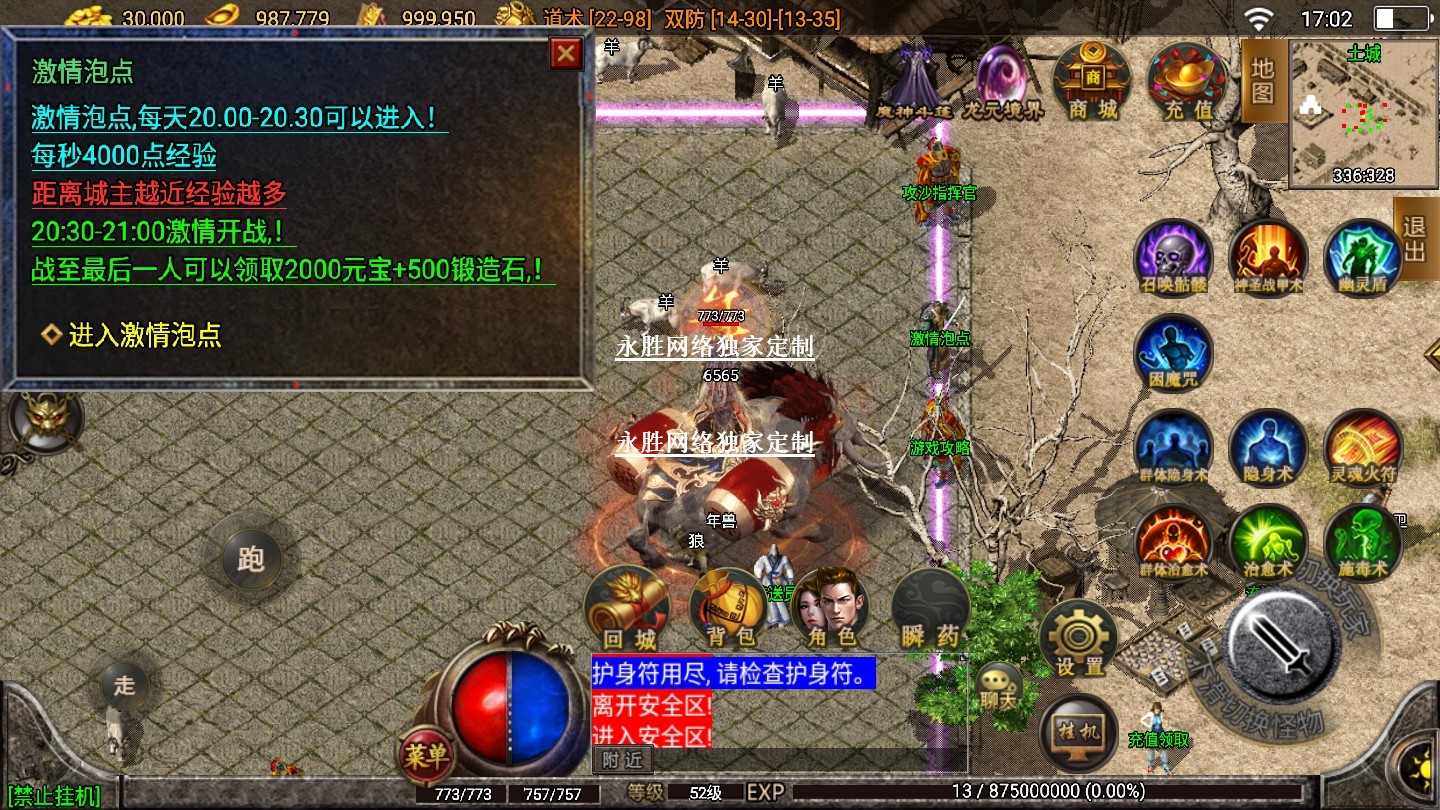Open the 充值 recharge icon
This screenshot has width=1440, height=810.
coord(1187,81)
